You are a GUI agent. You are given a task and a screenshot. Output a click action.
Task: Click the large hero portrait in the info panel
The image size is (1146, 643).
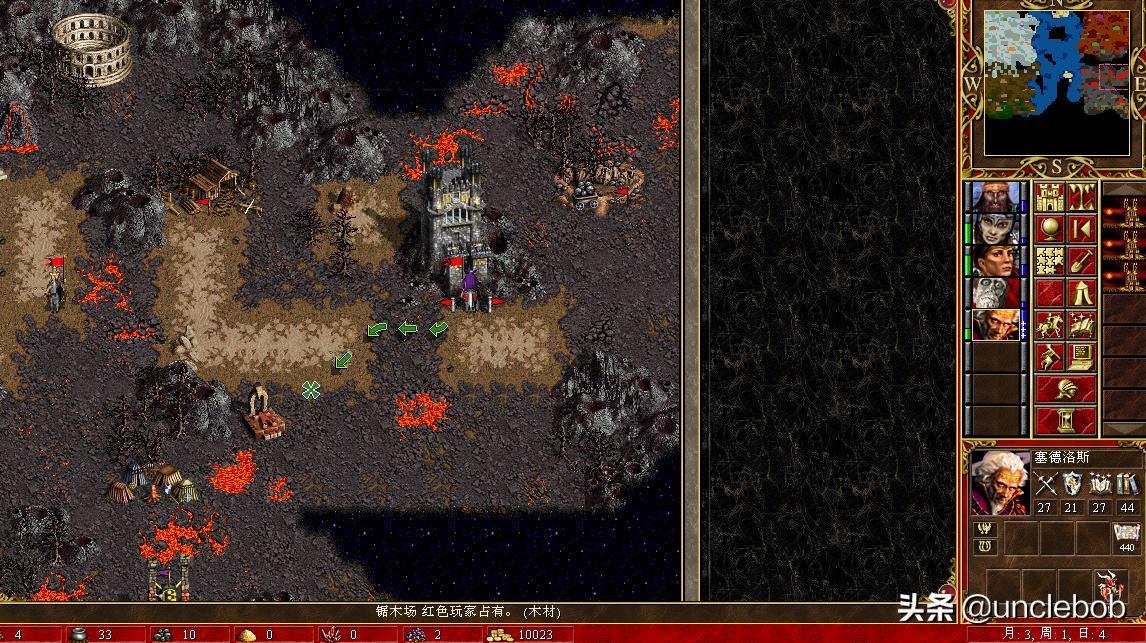point(1000,484)
